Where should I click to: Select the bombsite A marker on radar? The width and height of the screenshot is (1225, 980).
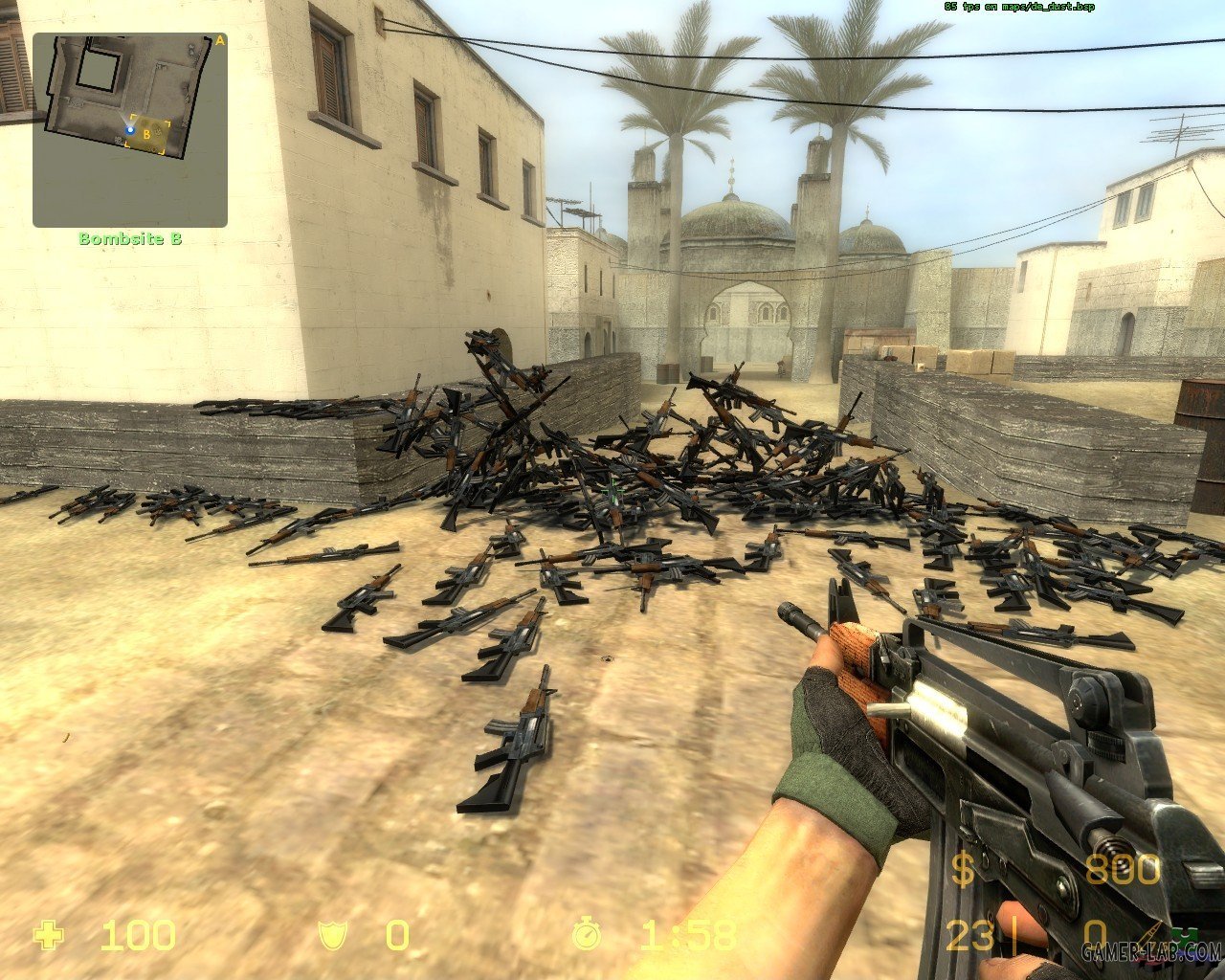coord(219,40)
